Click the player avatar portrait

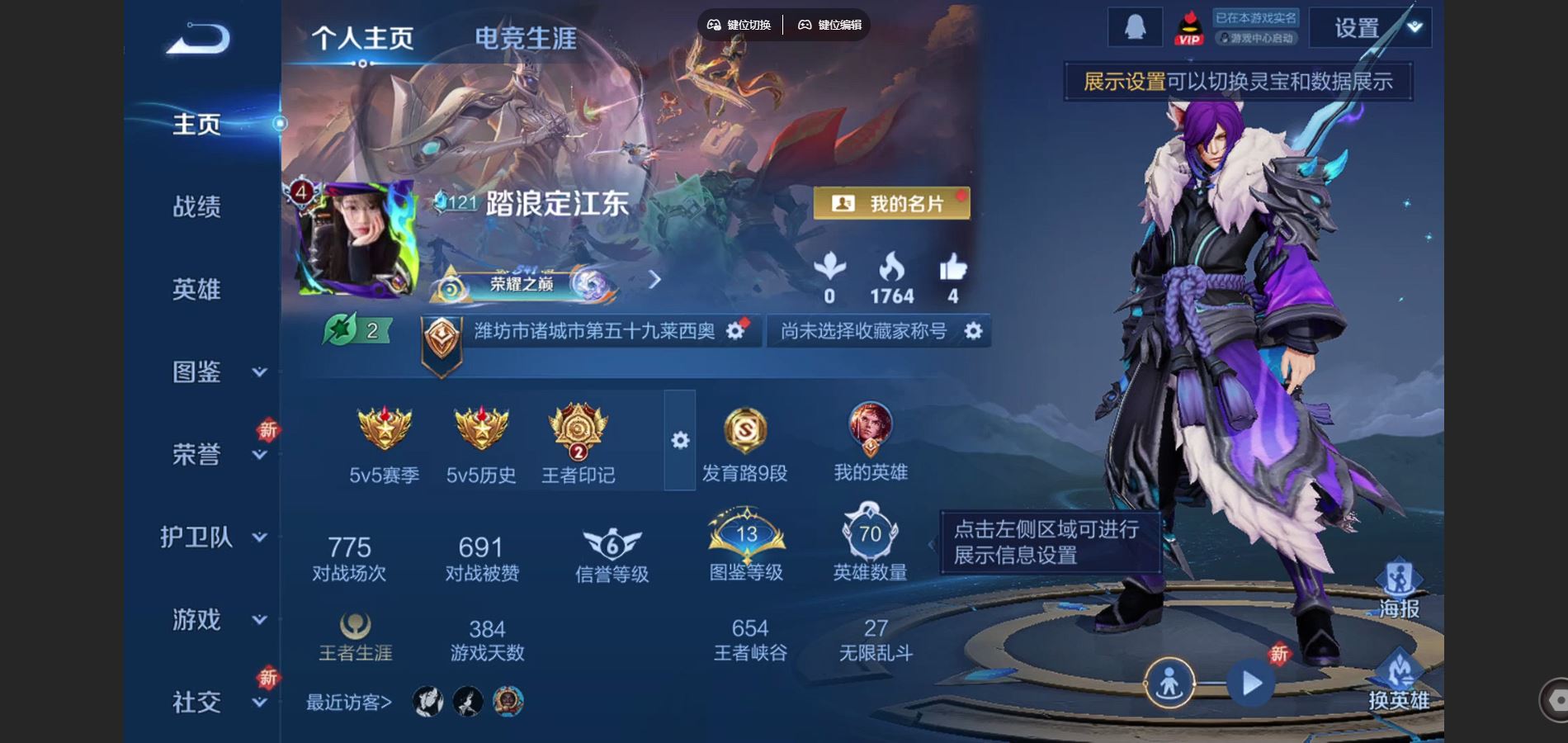point(355,239)
